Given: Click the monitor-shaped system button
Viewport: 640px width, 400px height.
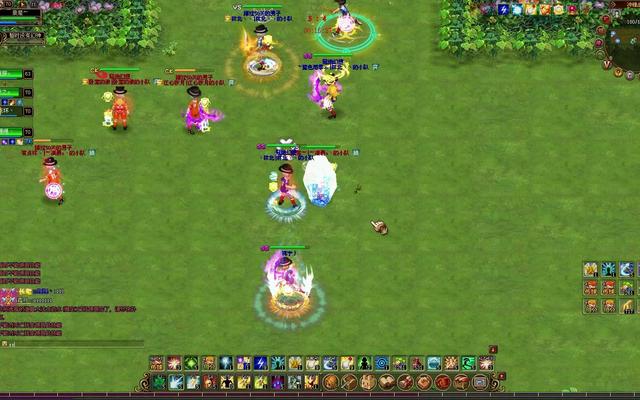Looking at the screenshot, I should [480, 382].
